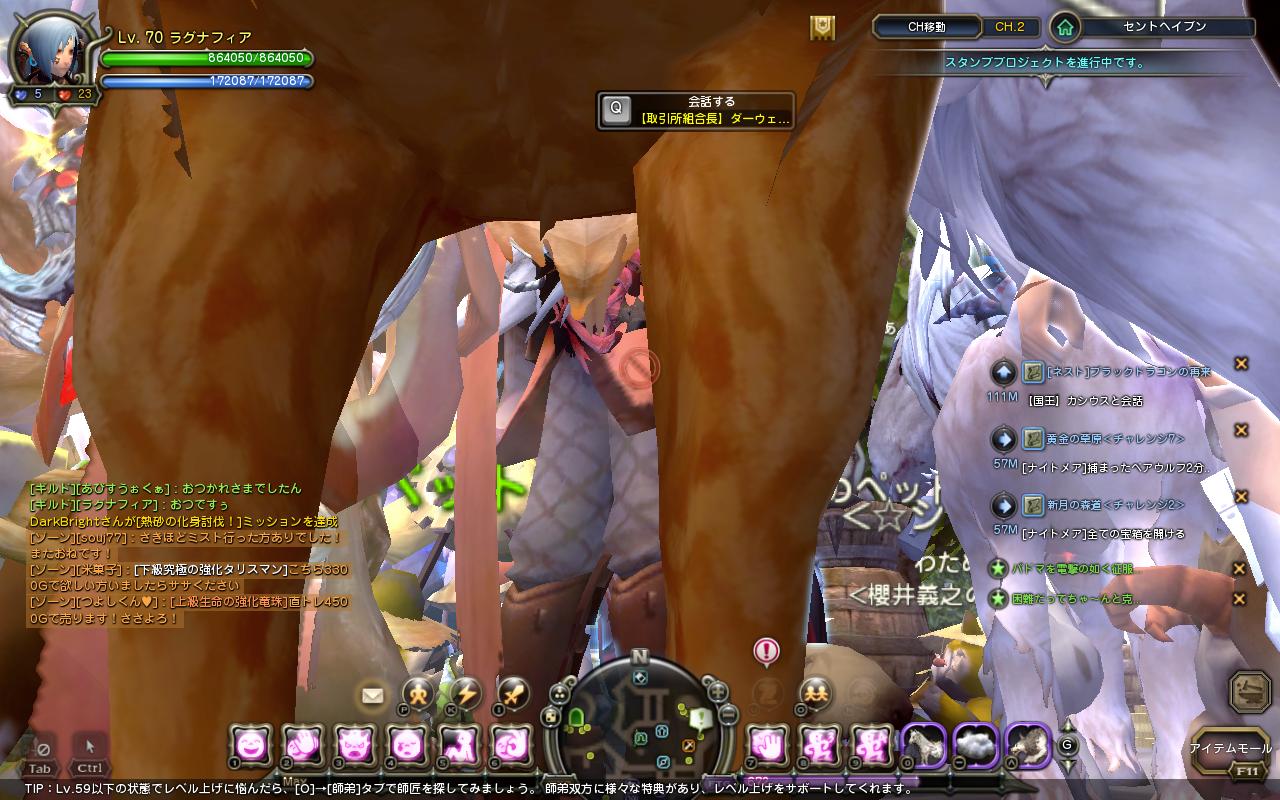The height and width of the screenshot is (800, 1280).
Task: Use the smiling face emote skill
Action: click(x=250, y=744)
